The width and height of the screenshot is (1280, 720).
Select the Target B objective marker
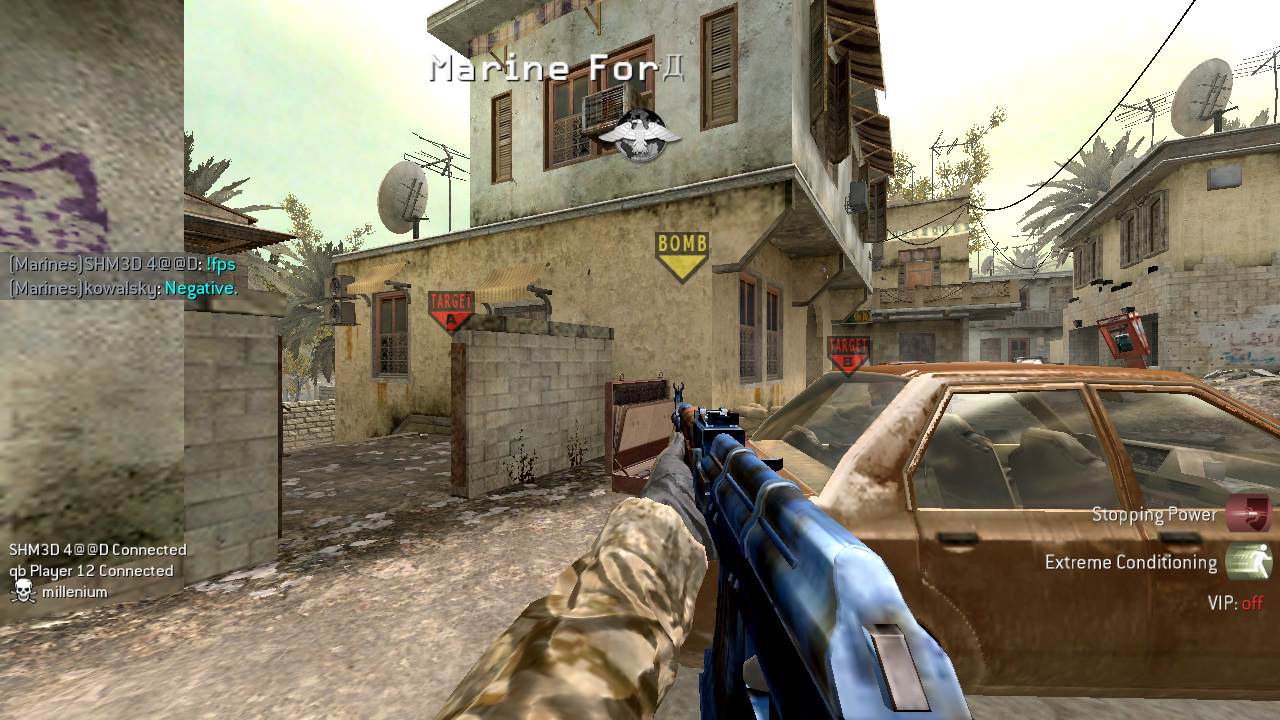click(x=848, y=353)
